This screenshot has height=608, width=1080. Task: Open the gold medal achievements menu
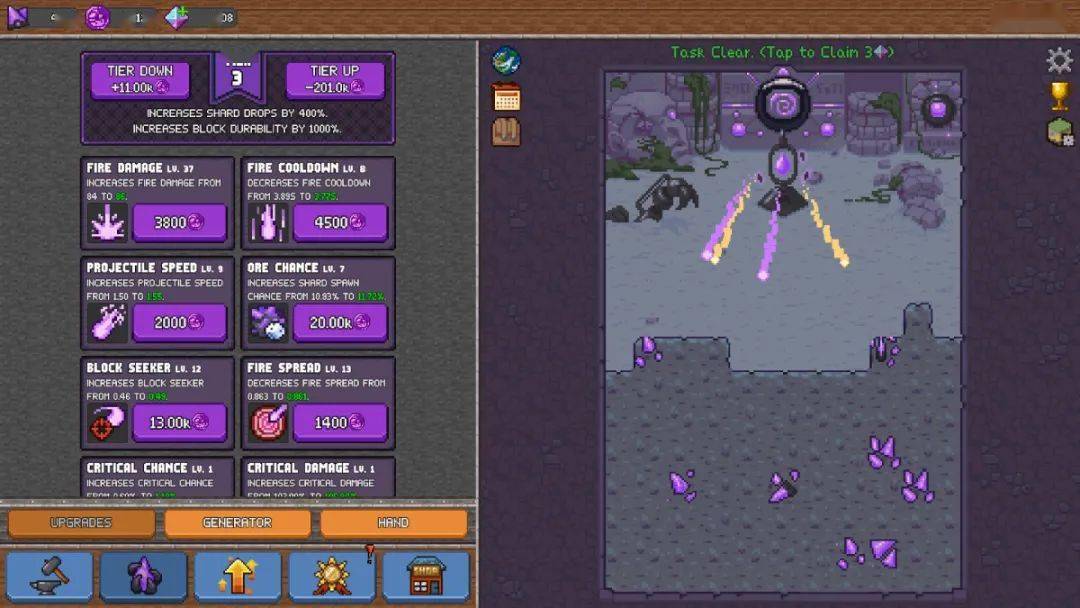[x=332, y=576]
